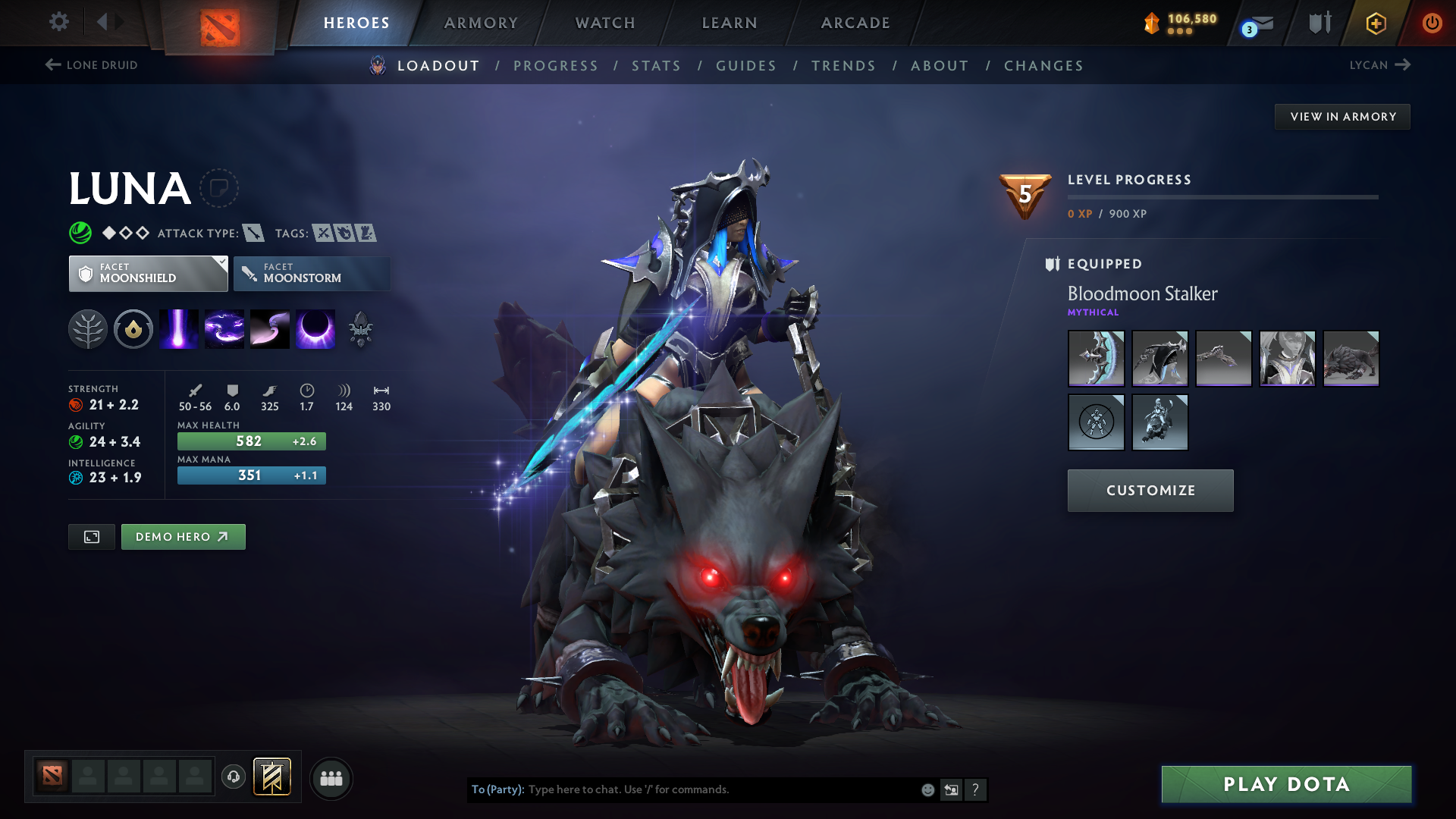This screenshot has width=1456, height=819.
Task: Click the Level Progress XP bar
Action: pos(1222,196)
